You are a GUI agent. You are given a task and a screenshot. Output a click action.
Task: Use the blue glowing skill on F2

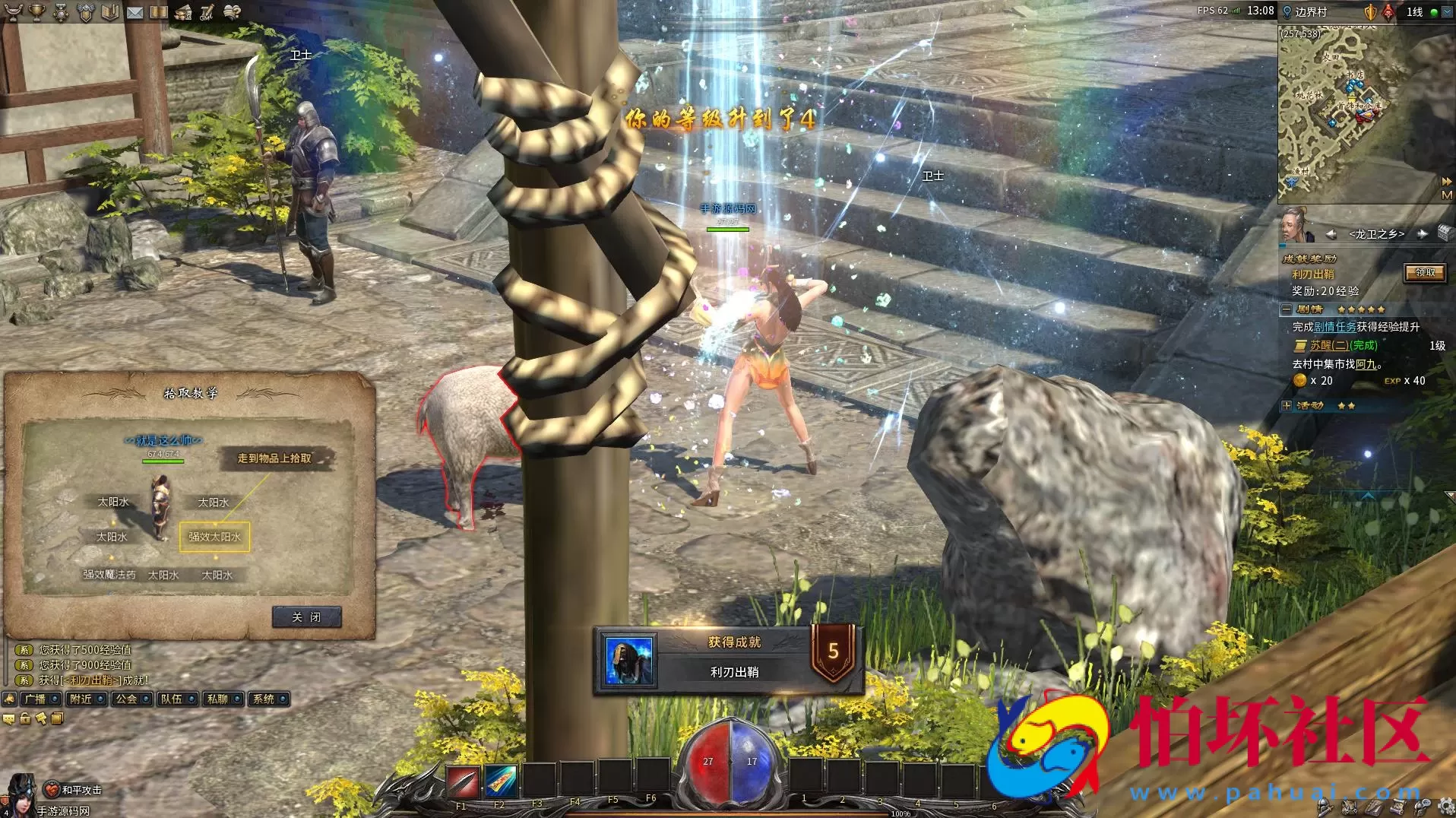pyautogui.click(x=500, y=781)
